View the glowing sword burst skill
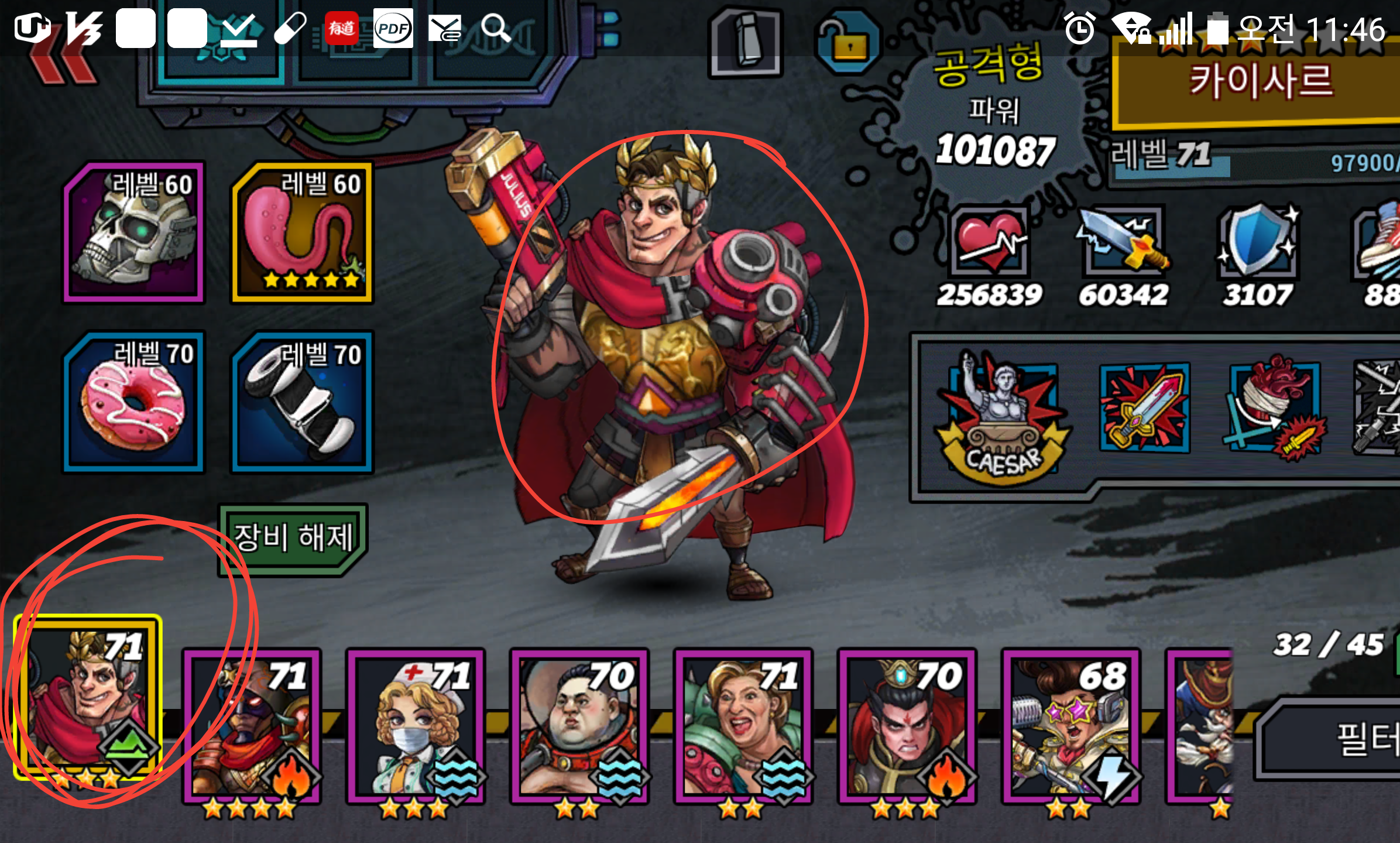Image resolution: width=1400 pixels, height=843 pixels. tap(1144, 408)
